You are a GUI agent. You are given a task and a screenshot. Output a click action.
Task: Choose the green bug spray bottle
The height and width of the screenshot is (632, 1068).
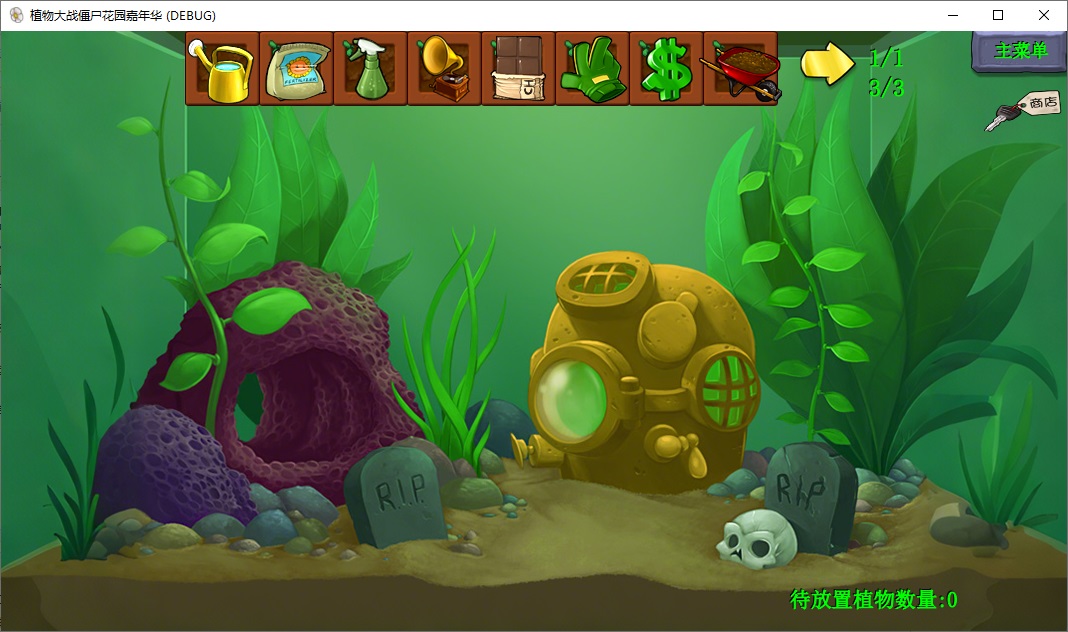click(x=370, y=68)
